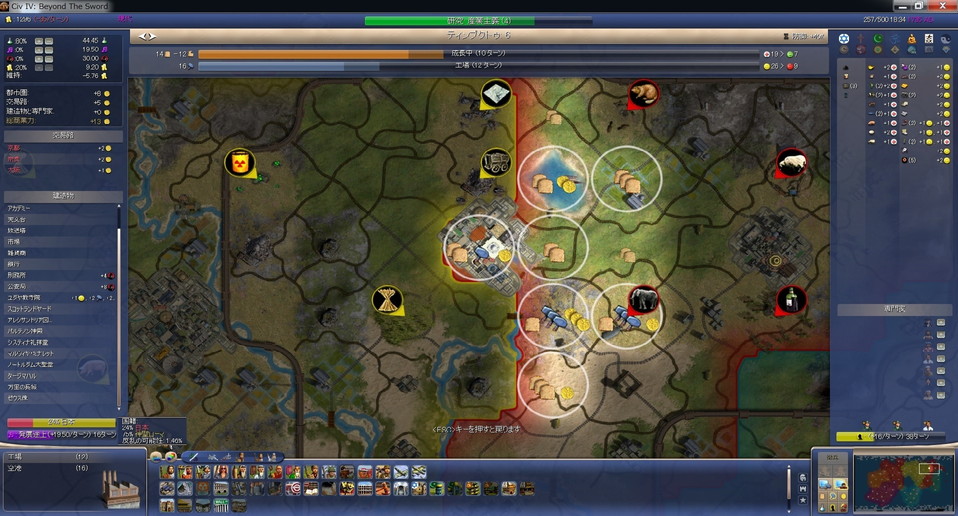The width and height of the screenshot is (958, 516).
Task: Select the 京都 trade route row
Action: point(15,148)
